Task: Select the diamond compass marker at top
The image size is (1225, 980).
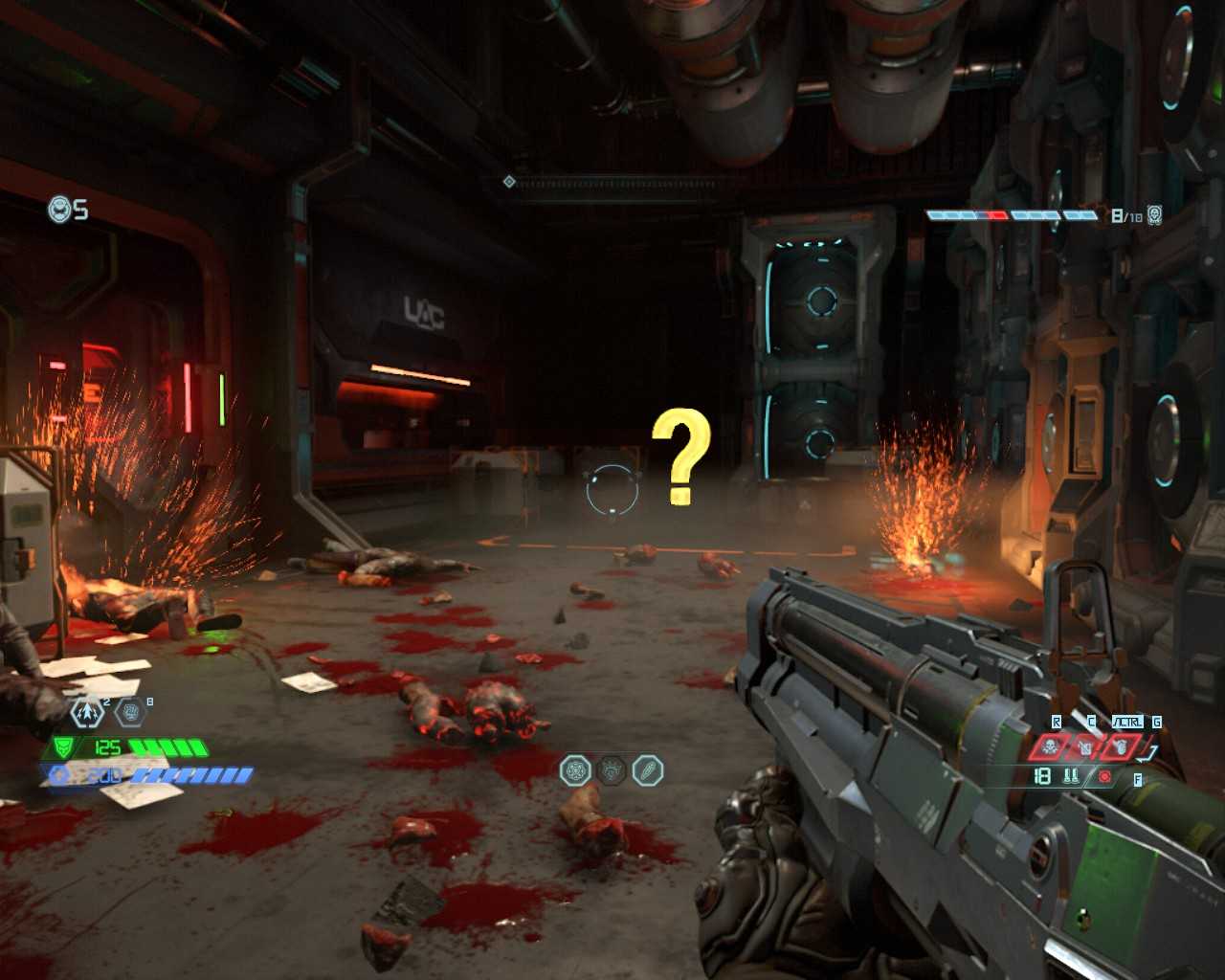Action: 509,182
